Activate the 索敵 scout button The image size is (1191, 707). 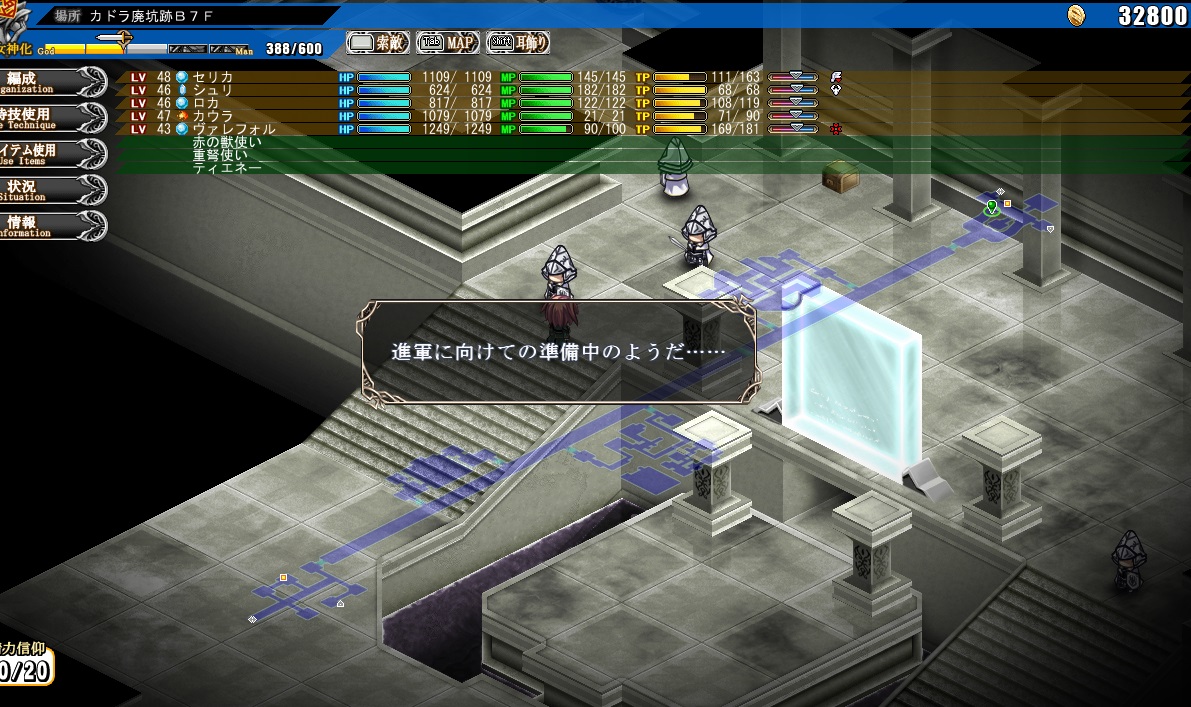click(378, 42)
